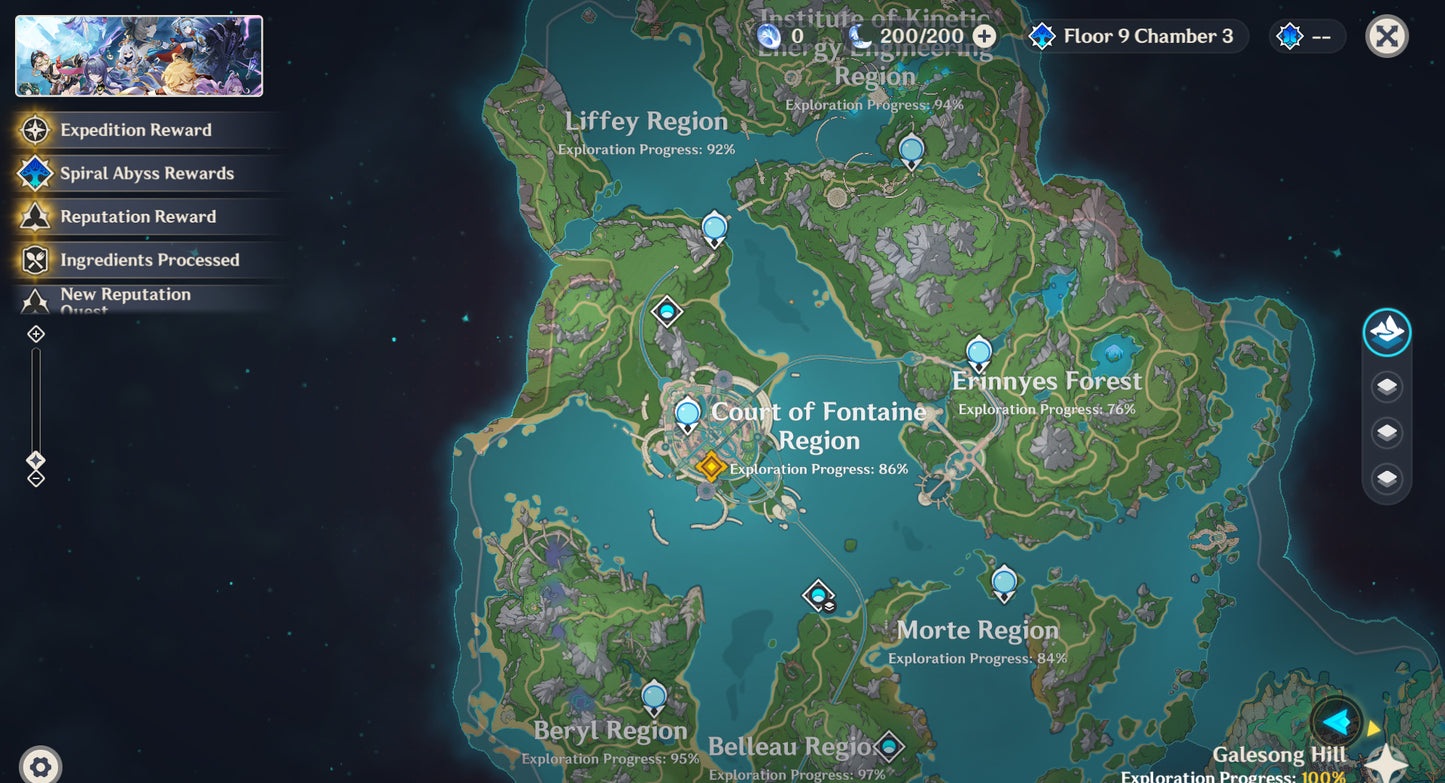Zoom in the map with the top slider button

[36, 334]
